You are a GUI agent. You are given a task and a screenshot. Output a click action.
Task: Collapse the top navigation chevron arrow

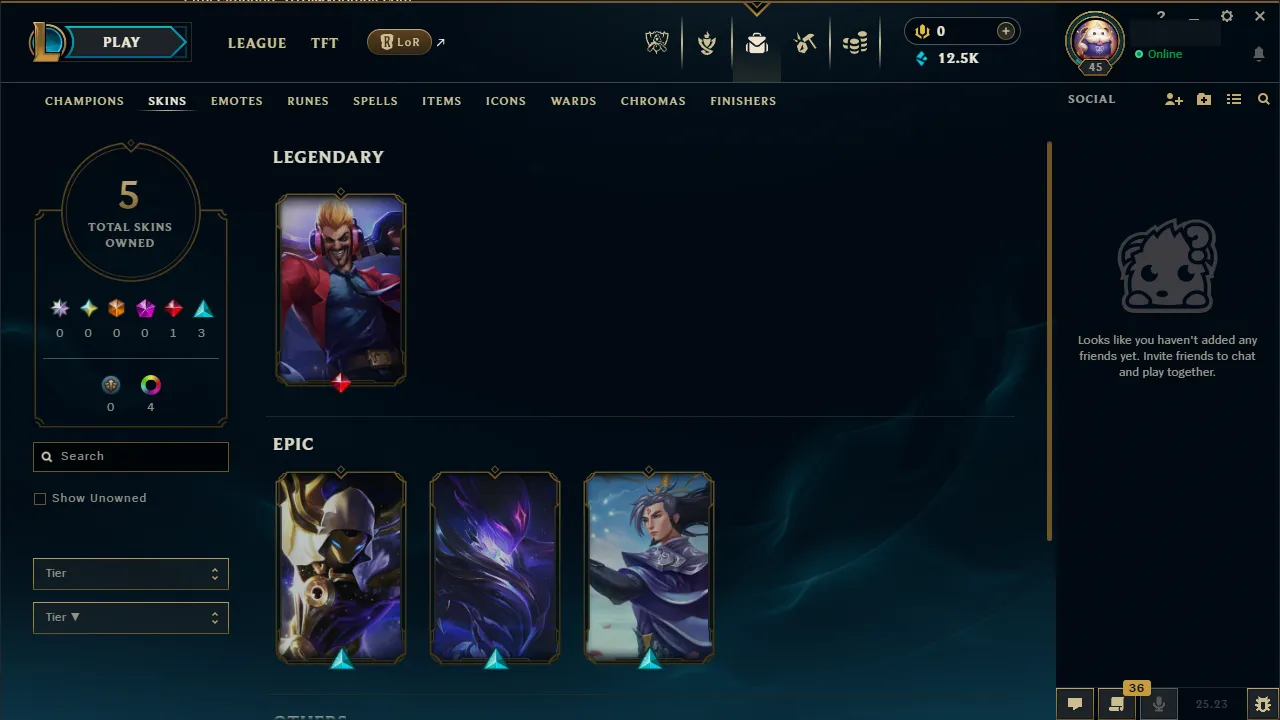757,8
